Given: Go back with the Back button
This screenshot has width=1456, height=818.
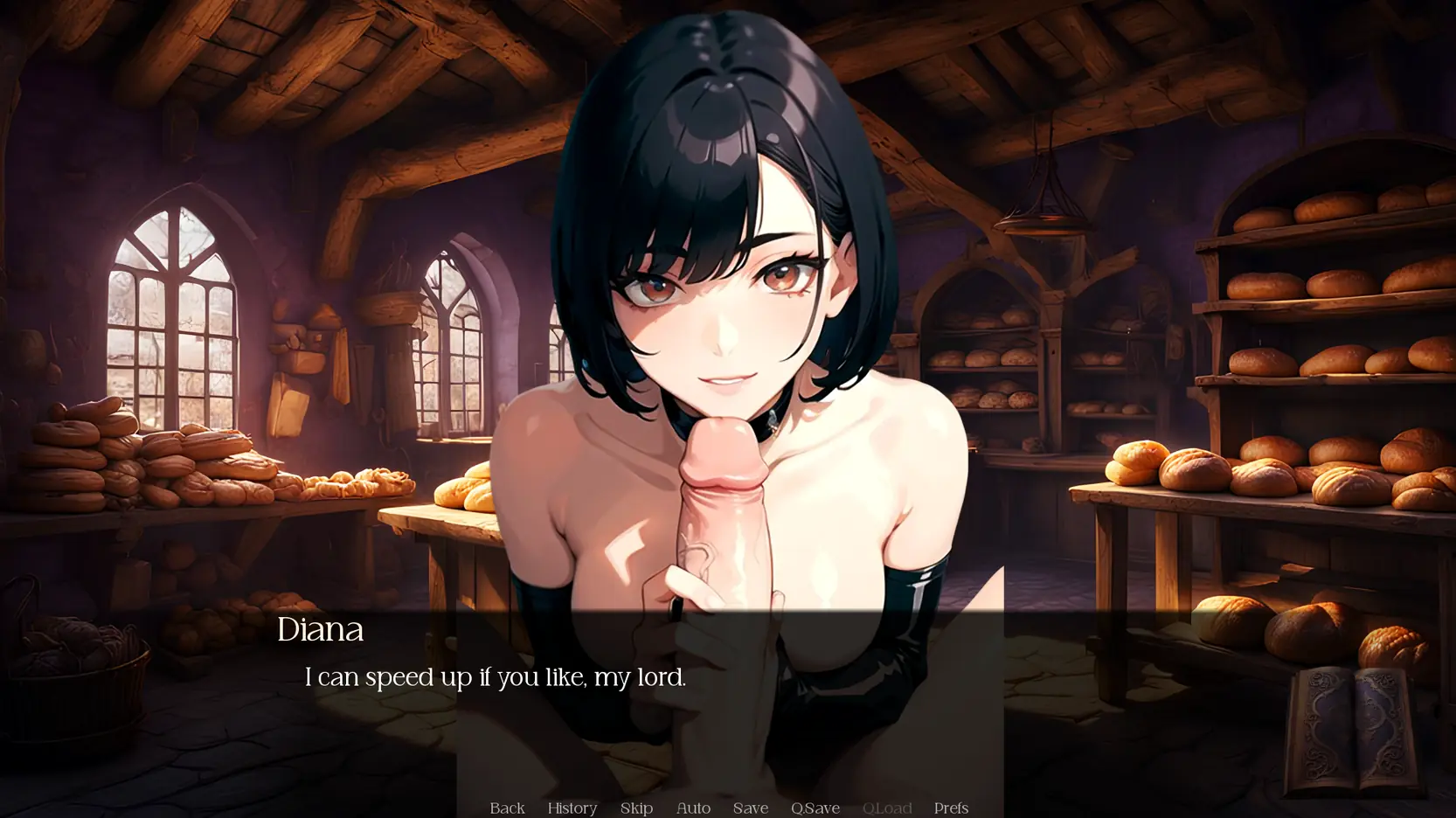Looking at the screenshot, I should coord(507,808).
